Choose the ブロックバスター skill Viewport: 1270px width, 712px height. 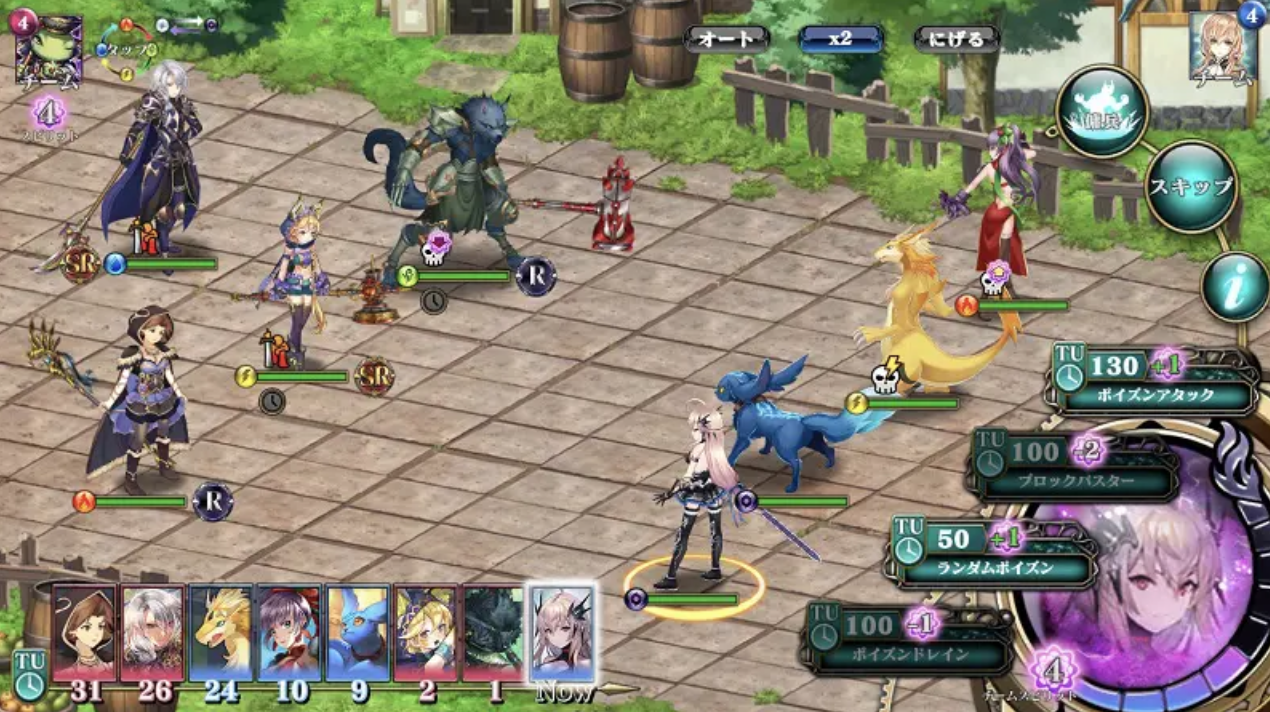point(1075,467)
